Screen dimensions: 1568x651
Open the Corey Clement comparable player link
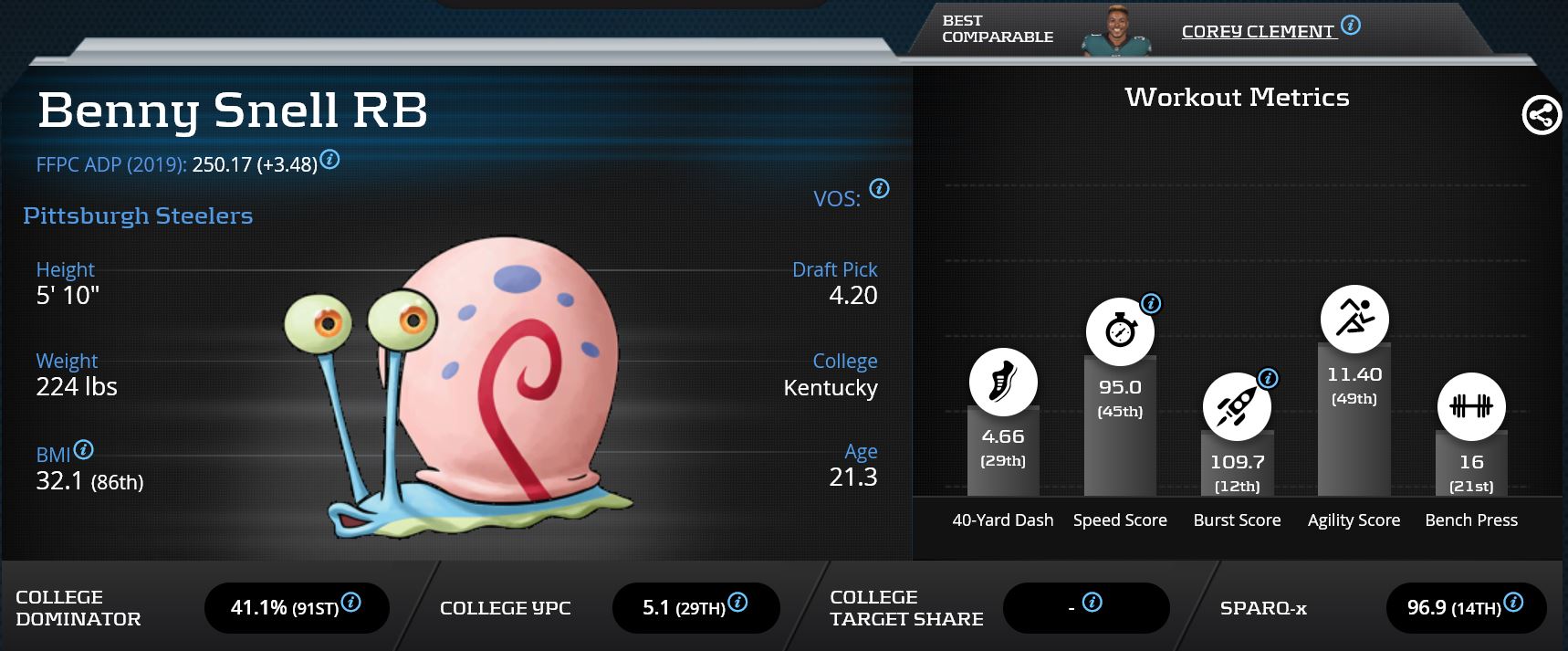[1257, 32]
